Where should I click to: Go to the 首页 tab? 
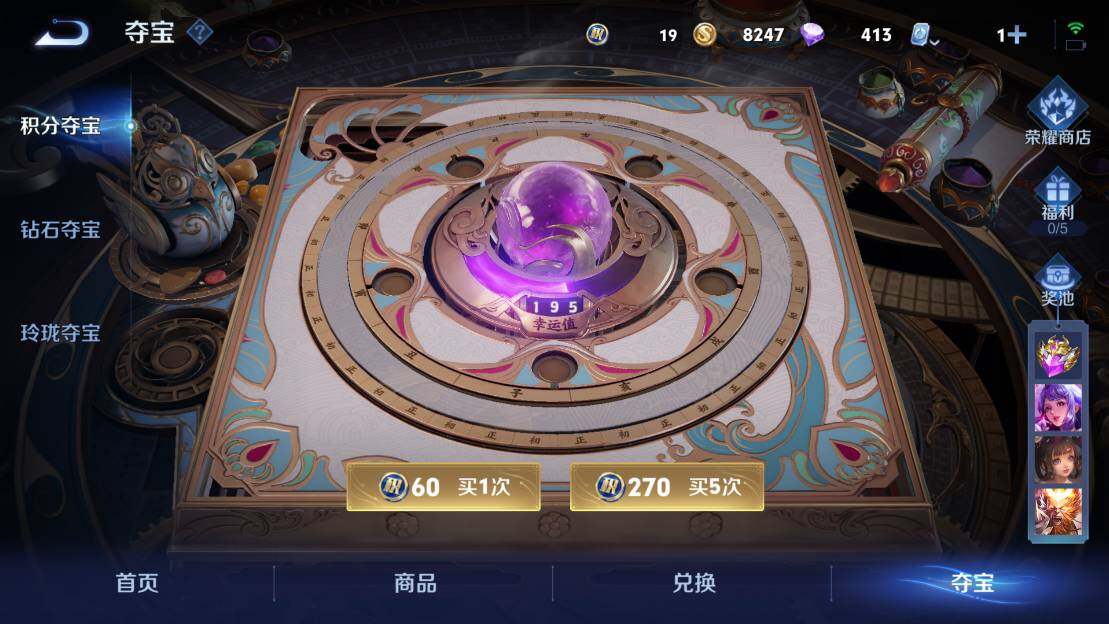[x=137, y=583]
